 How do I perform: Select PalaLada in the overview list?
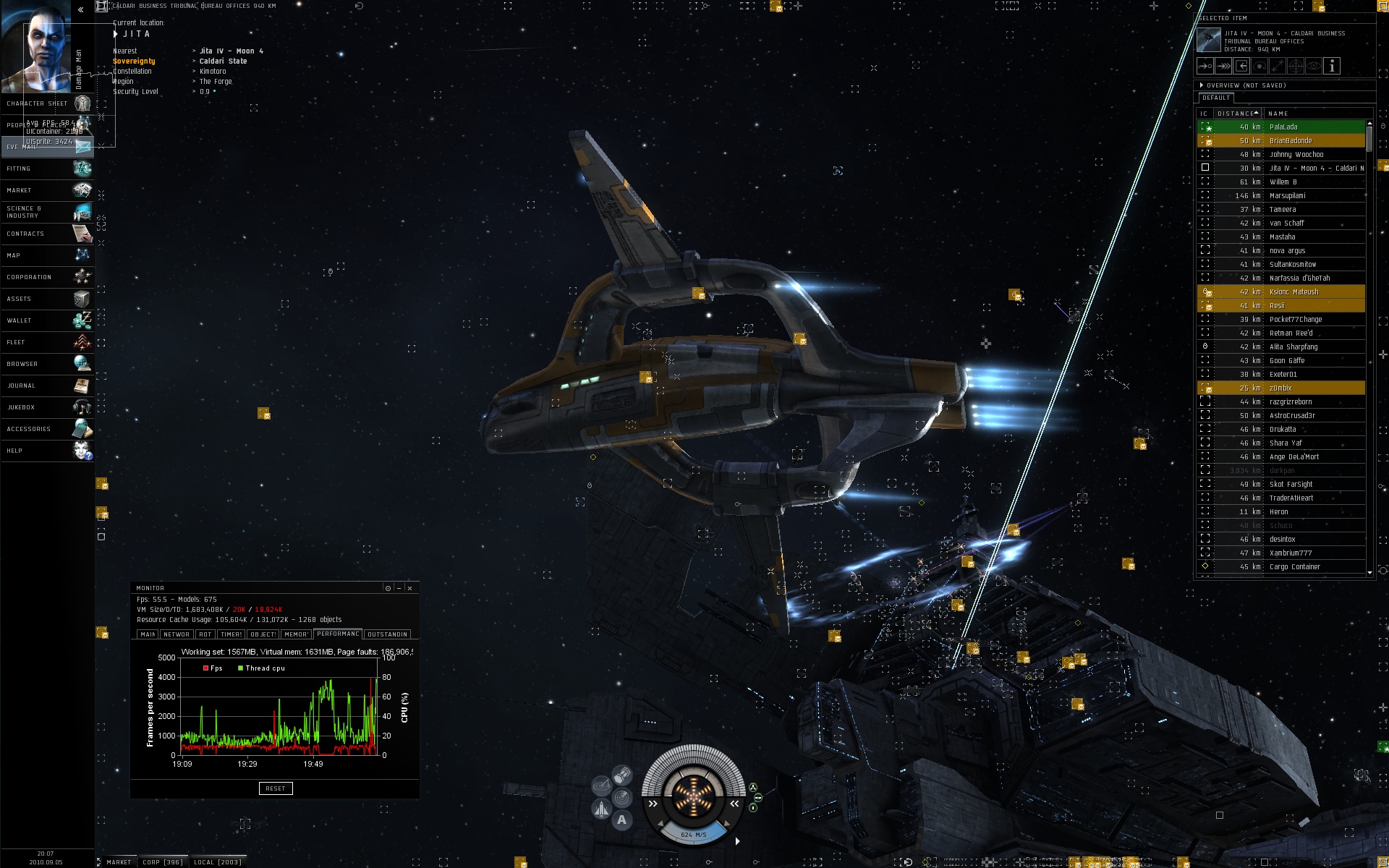click(x=1283, y=127)
